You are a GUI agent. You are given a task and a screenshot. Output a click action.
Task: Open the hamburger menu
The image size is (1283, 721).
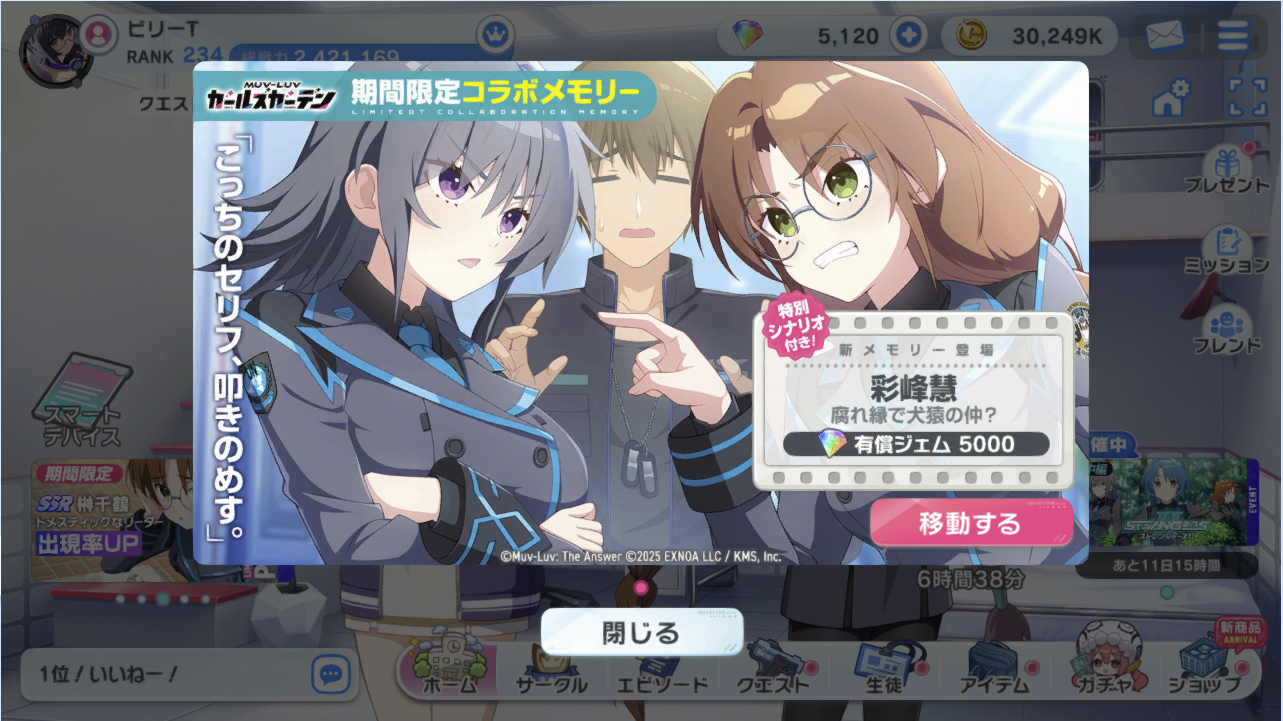coord(1233,37)
